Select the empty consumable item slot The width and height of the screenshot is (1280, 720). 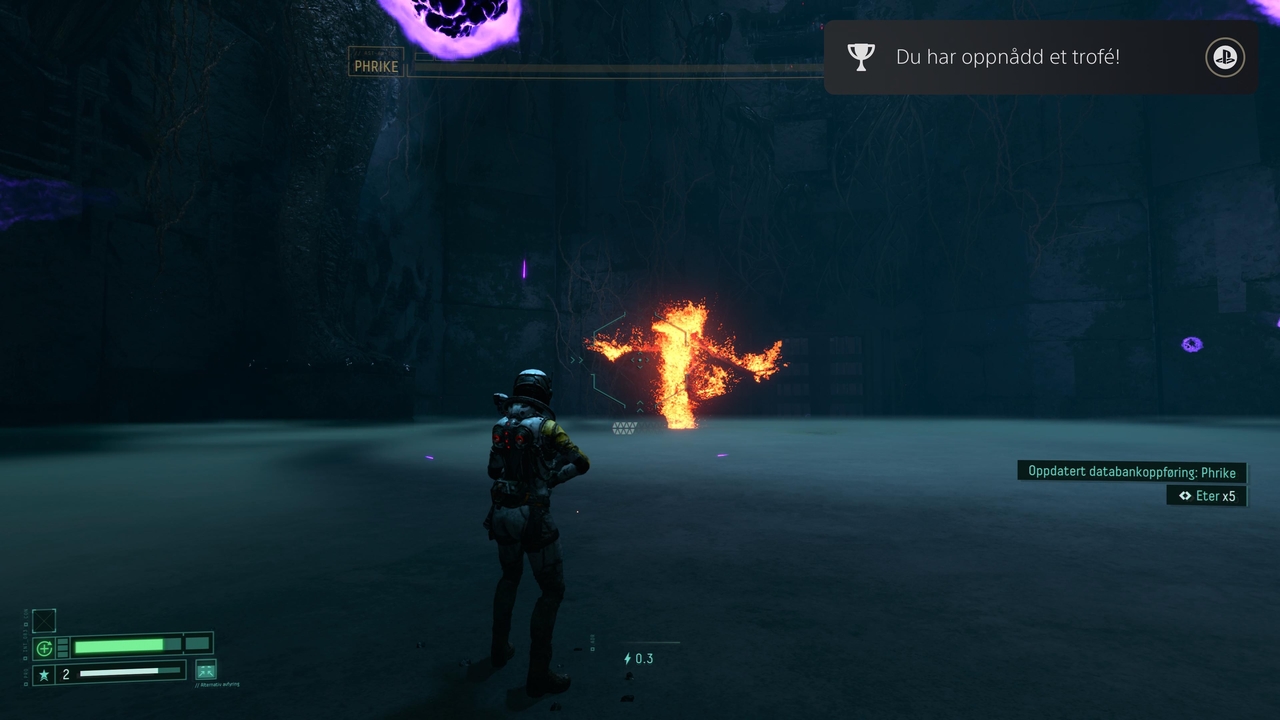pyautogui.click(x=44, y=621)
